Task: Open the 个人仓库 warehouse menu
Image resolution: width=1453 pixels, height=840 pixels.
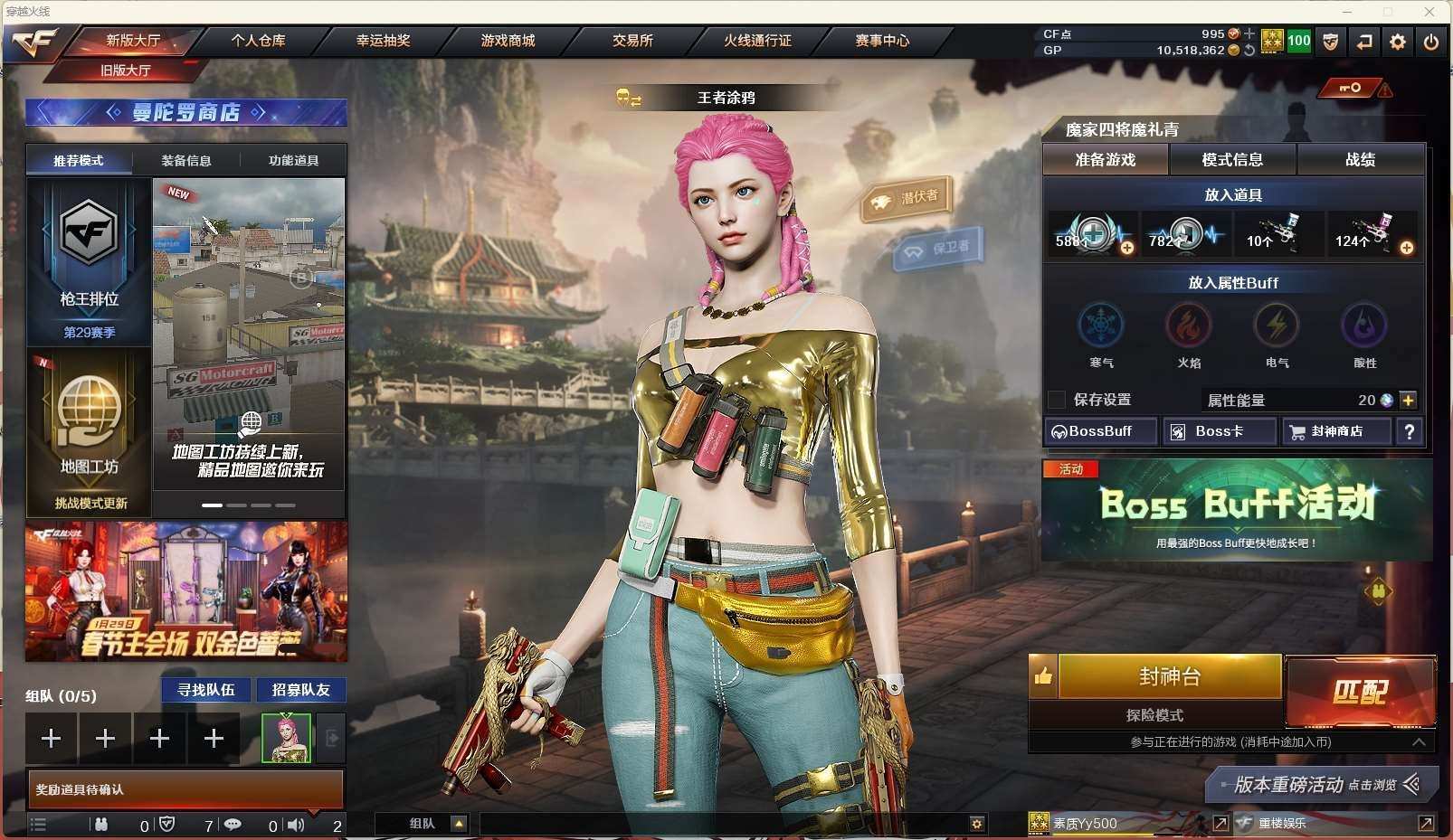Action: pyautogui.click(x=258, y=41)
